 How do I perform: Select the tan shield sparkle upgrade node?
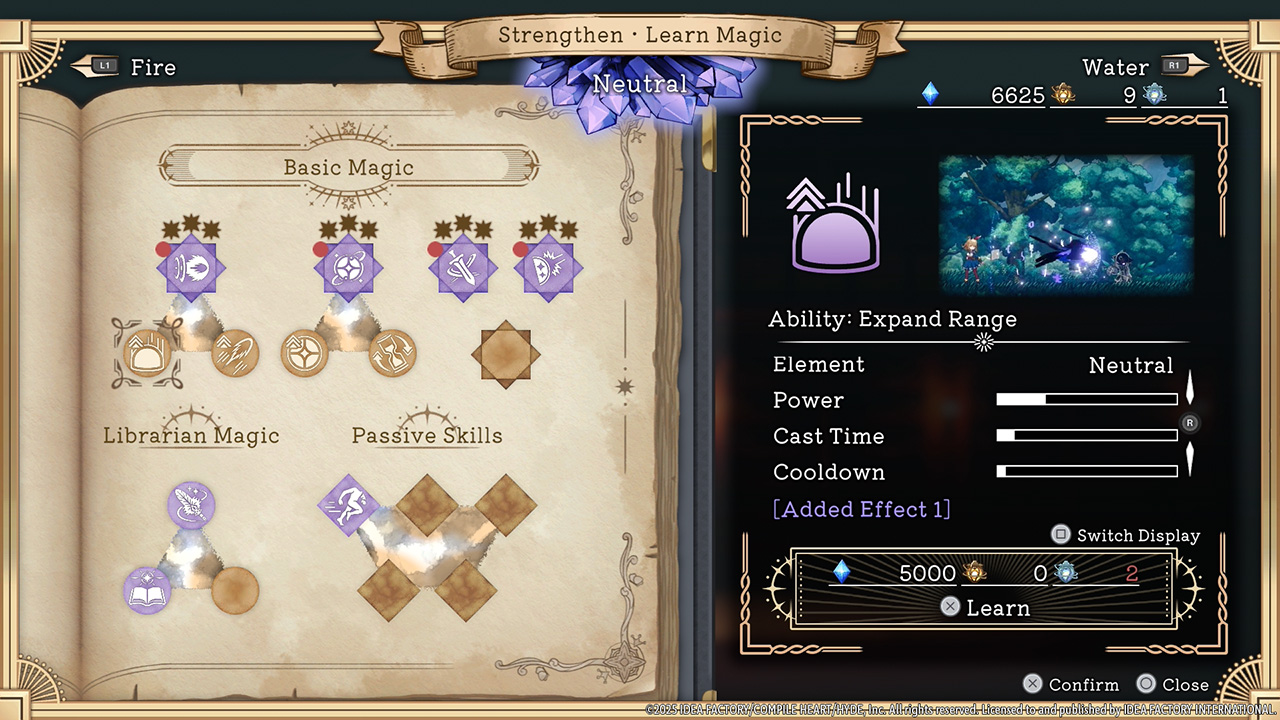(304, 353)
